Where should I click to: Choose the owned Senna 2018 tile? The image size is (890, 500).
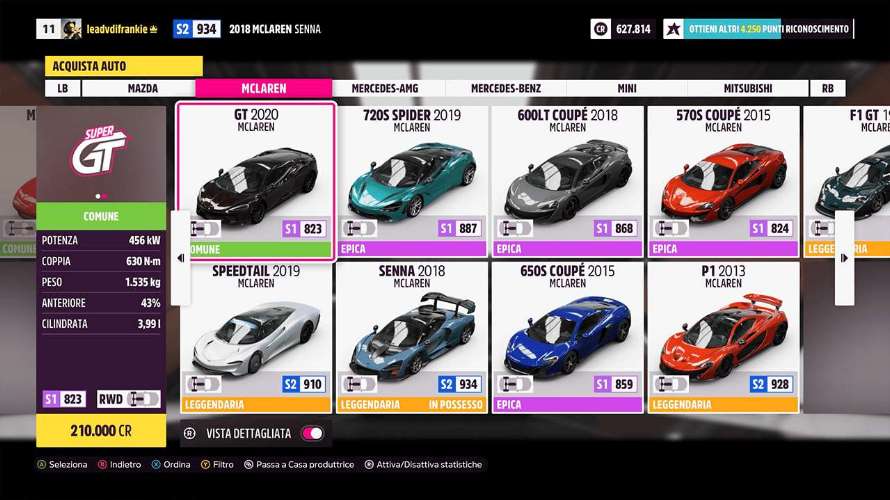(x=412, y=337)
